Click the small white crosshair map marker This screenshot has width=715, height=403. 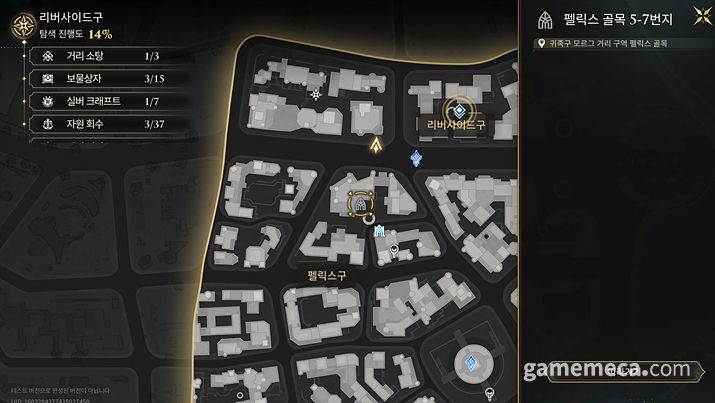(x=316, y=94)
